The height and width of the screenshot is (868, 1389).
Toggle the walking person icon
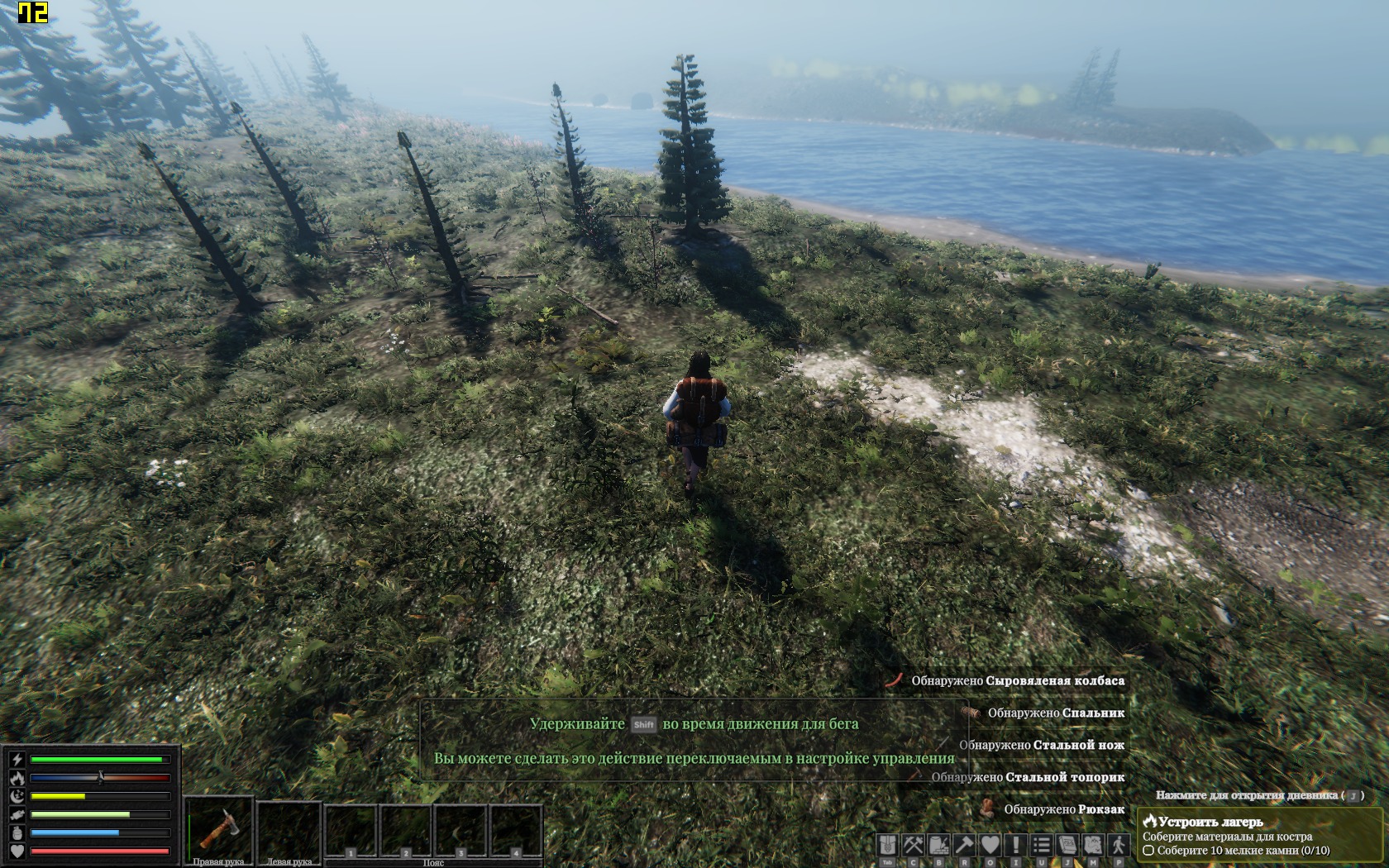(x=1119, y=845)
